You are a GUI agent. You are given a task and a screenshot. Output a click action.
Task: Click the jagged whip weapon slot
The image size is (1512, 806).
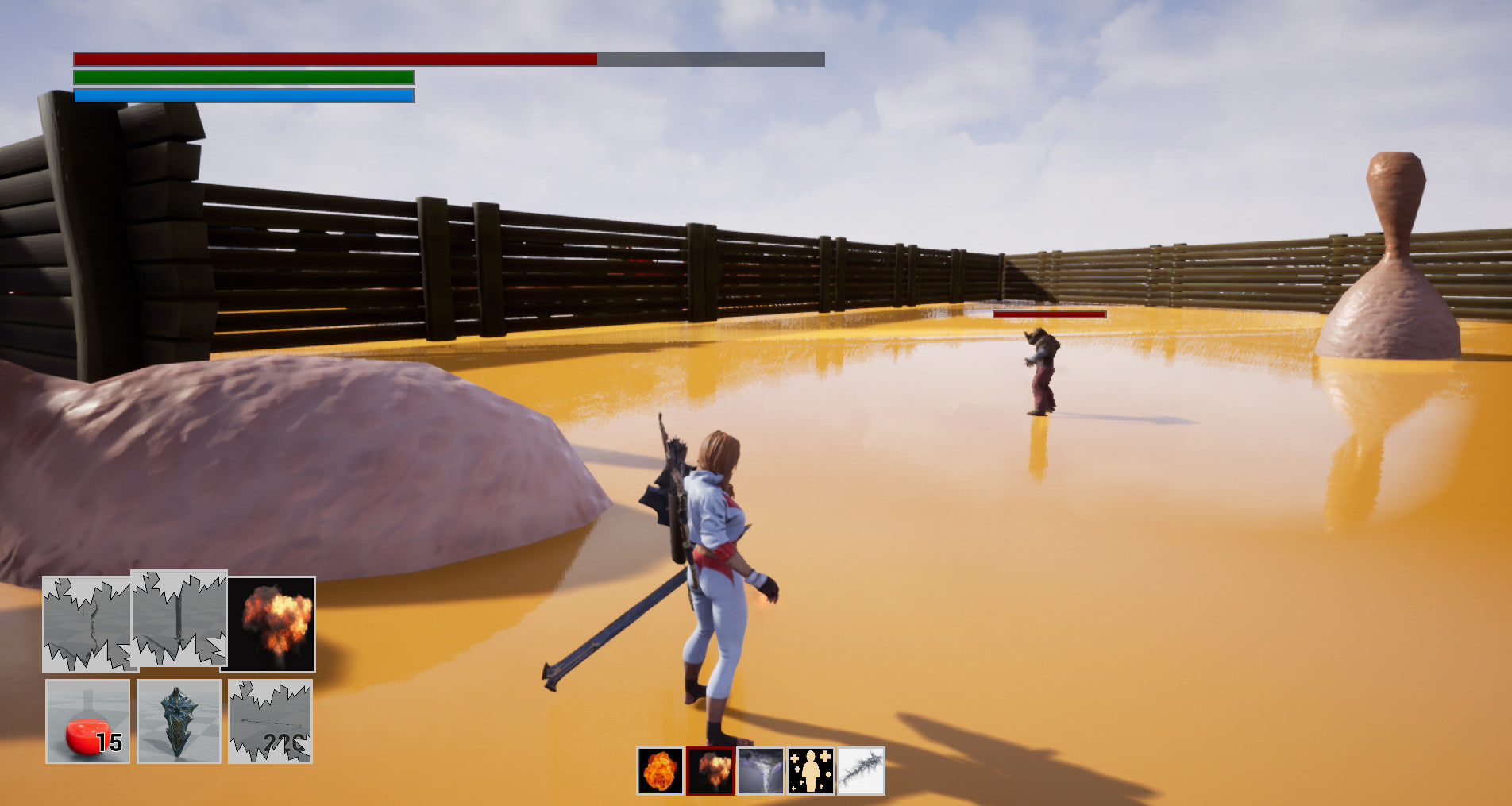(87, 625)
